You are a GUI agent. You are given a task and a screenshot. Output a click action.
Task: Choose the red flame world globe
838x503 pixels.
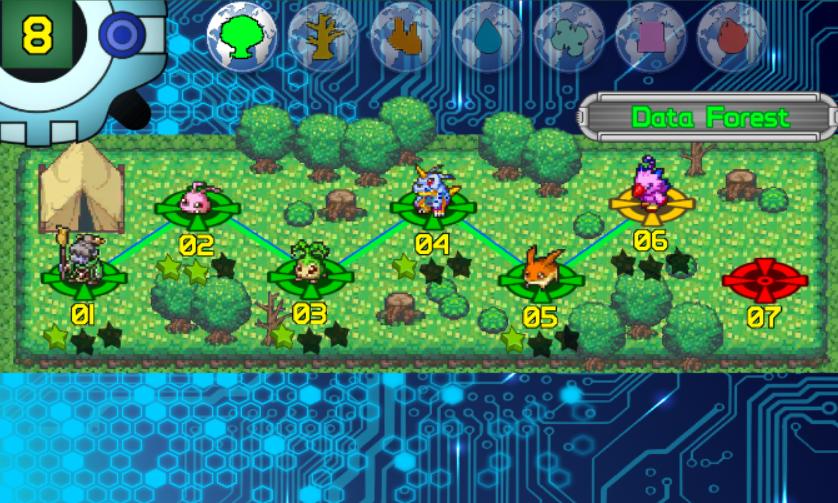pyautogui.click(x=731, y=36)
